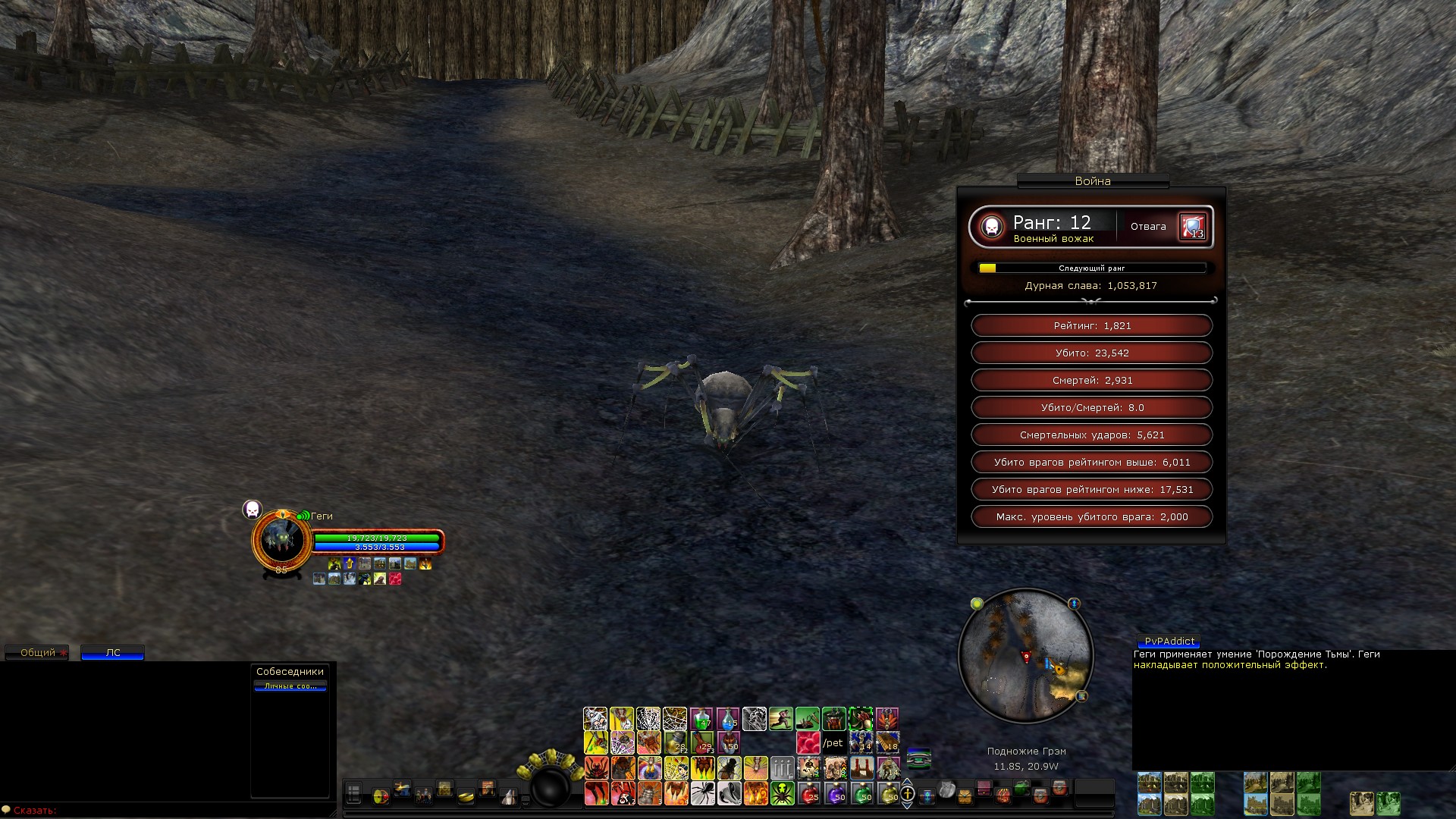Click the spider character portrait

coord(282,539)
